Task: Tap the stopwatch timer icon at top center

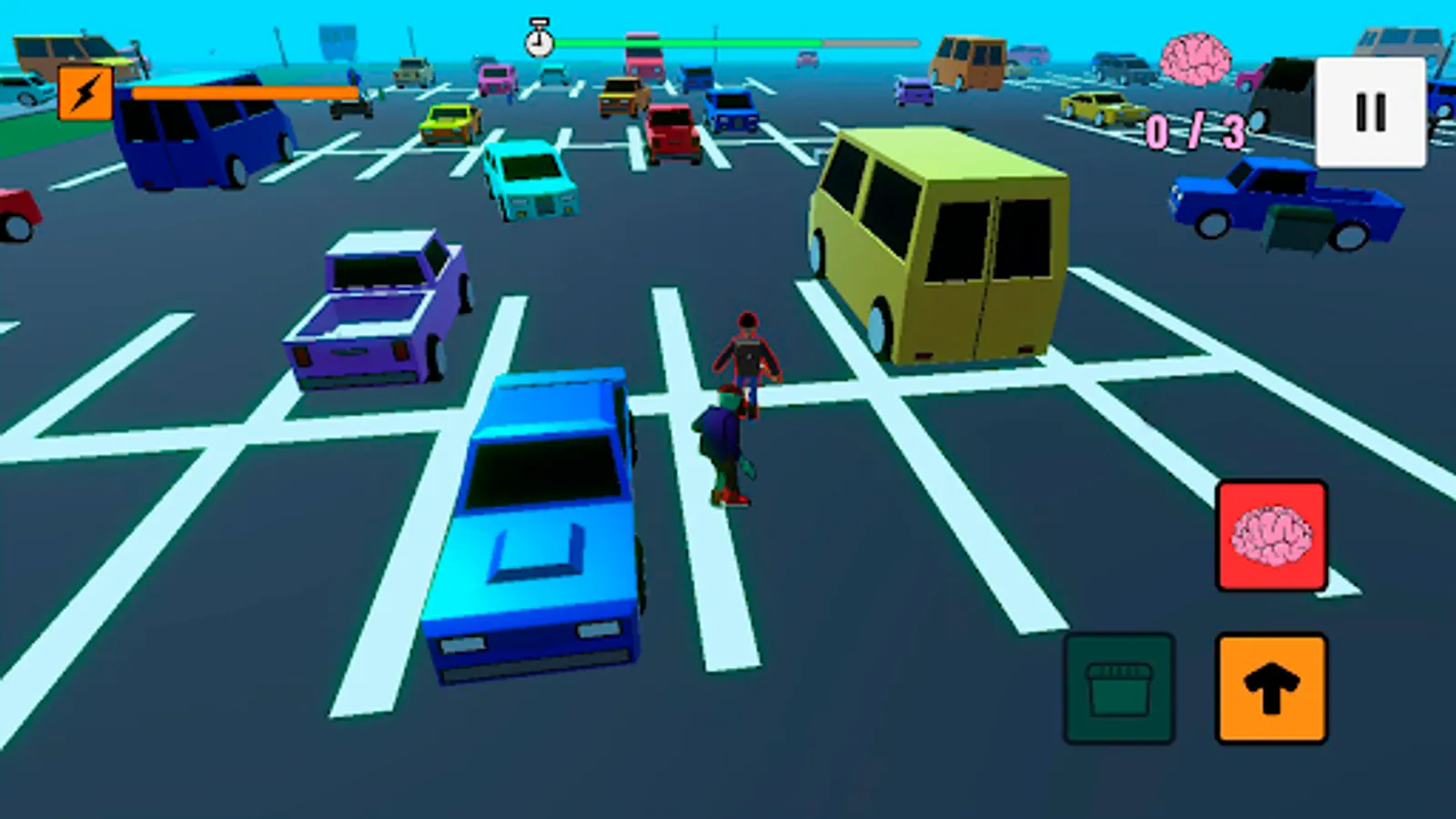Action: pyautogui.click(x=539, y=41)
